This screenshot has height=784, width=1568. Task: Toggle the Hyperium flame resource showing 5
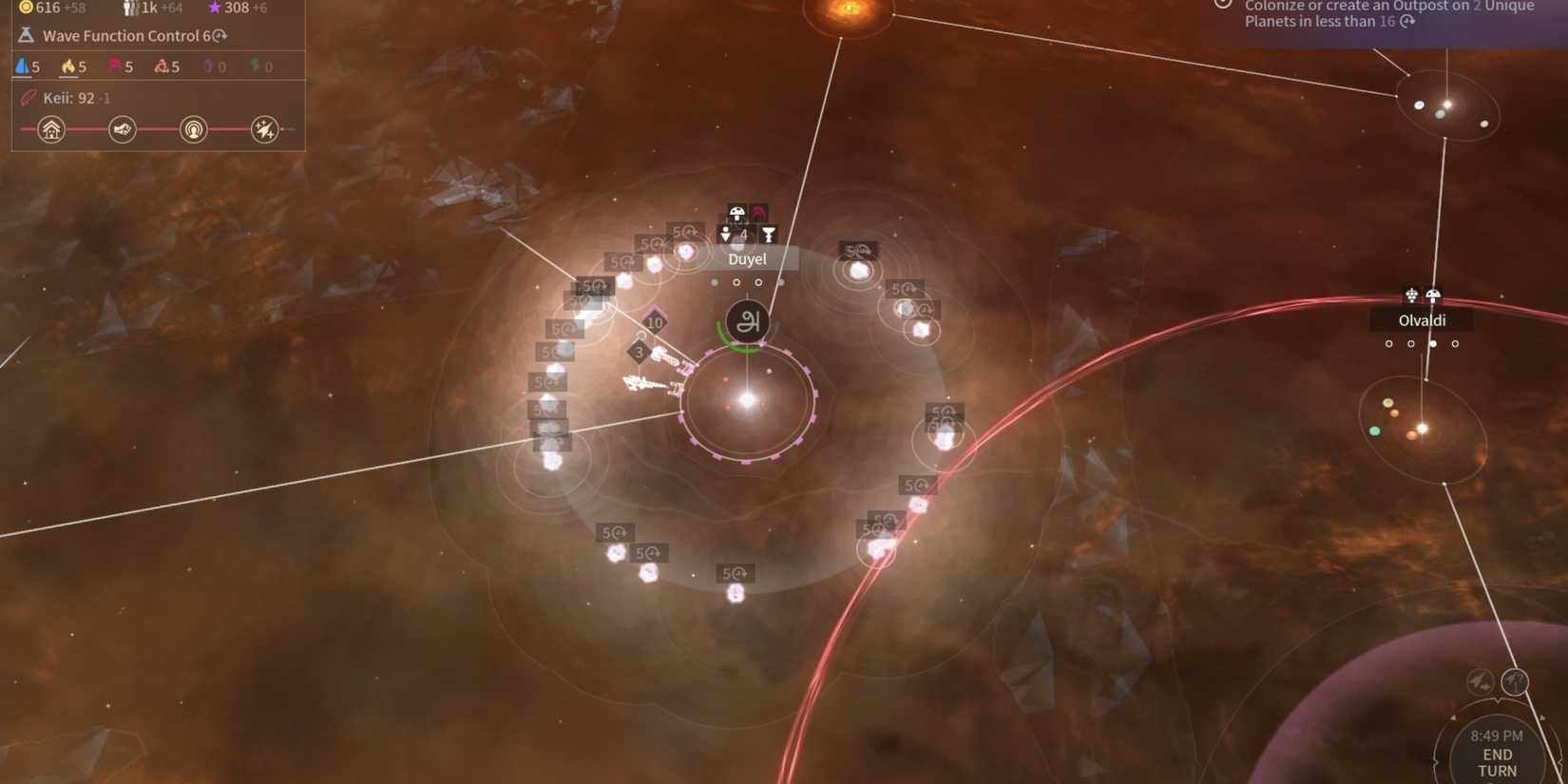(68, 67)
